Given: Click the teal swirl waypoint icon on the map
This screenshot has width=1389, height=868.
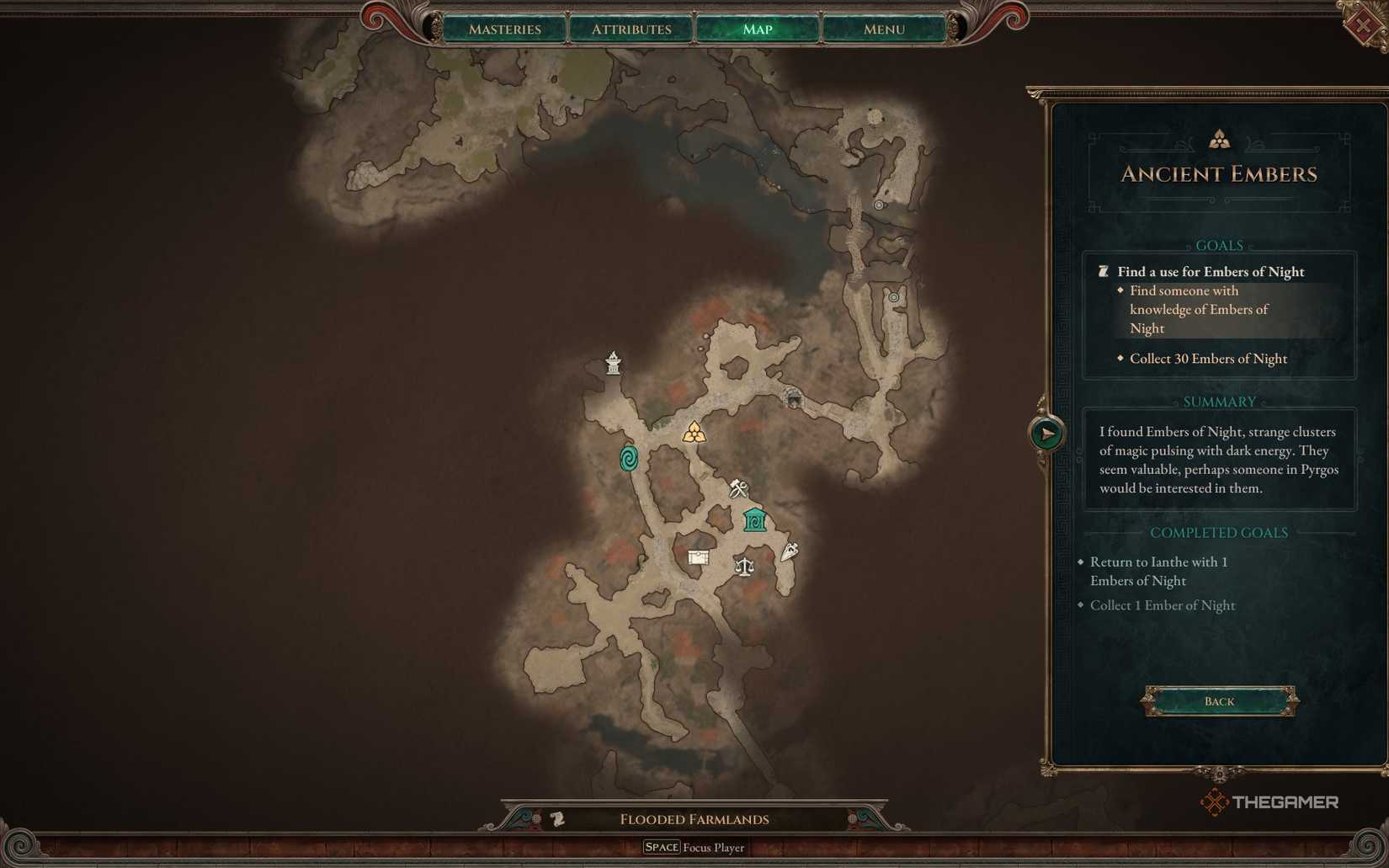Looking at the screenshot, I should pyautogui.click(x=628, y=460).
